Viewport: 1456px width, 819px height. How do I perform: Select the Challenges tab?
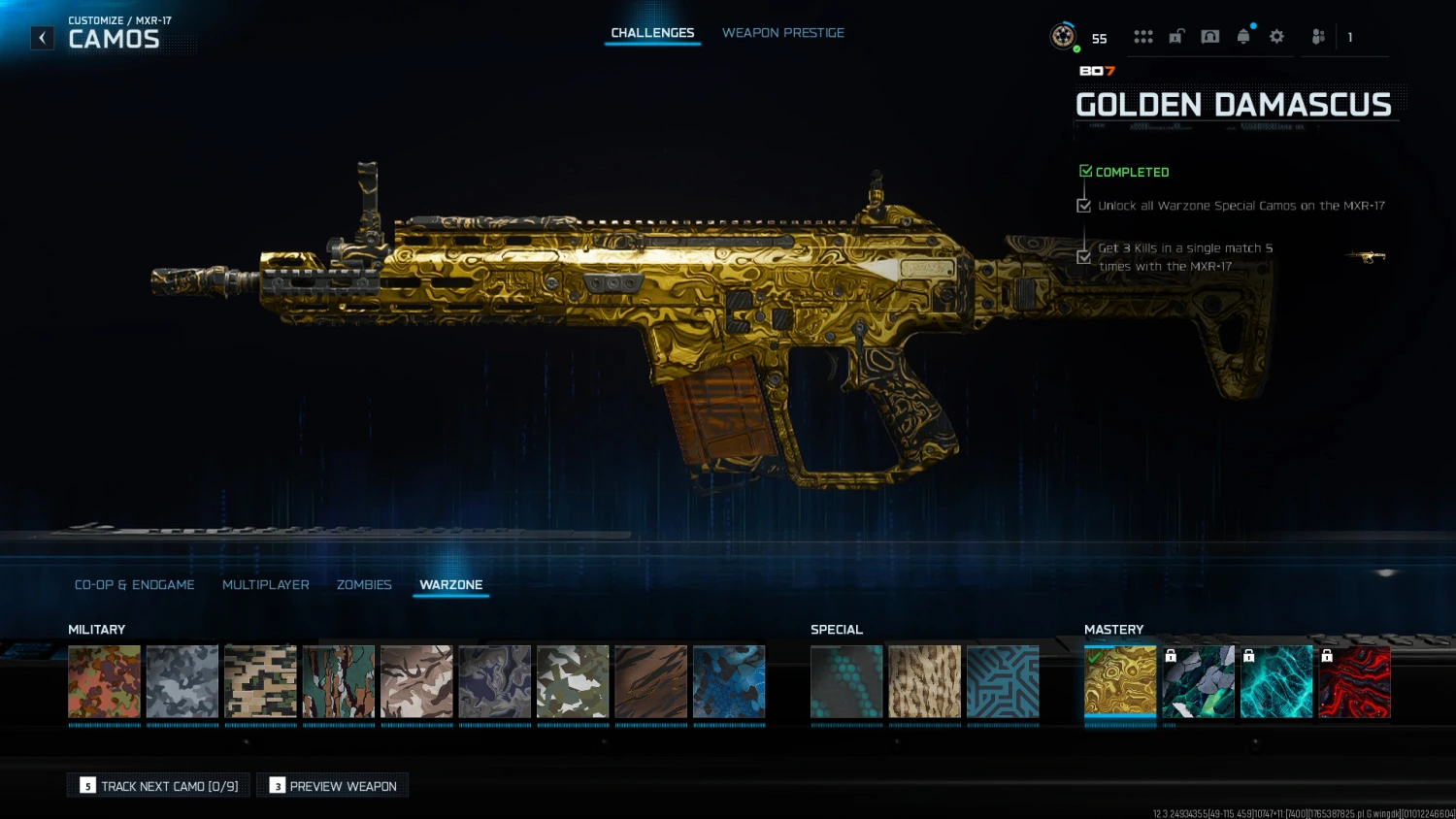tap(652, 32)
